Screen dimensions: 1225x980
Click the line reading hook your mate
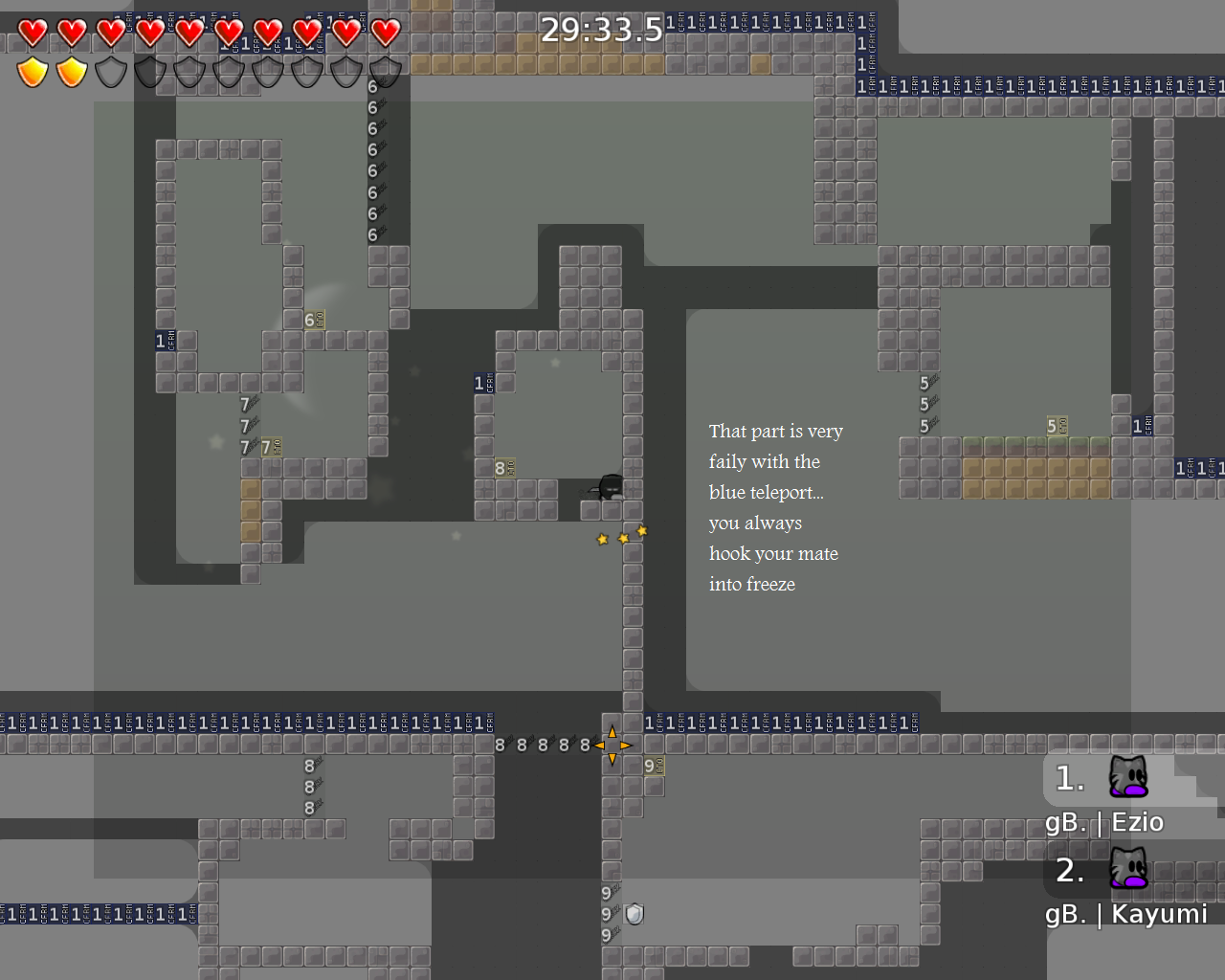pos(773,553)
